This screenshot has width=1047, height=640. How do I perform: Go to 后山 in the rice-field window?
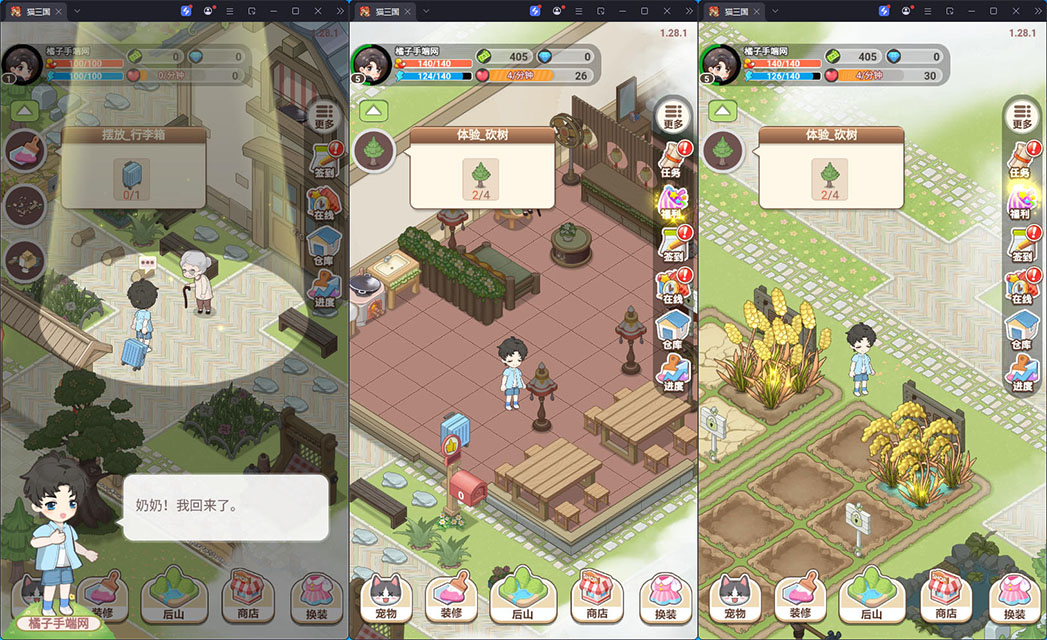[872, 597]
